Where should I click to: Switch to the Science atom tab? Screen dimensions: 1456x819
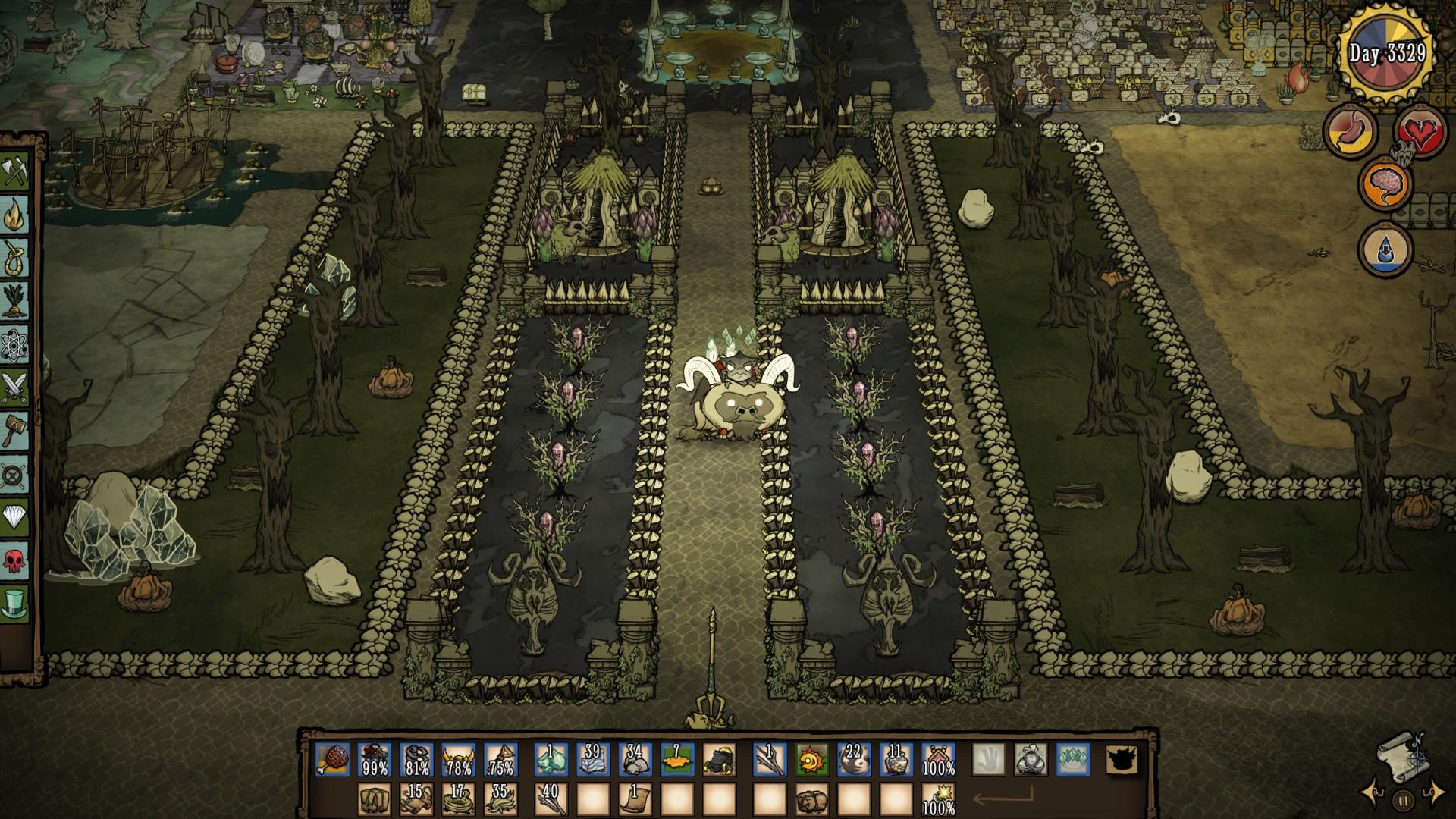(15, 345)
